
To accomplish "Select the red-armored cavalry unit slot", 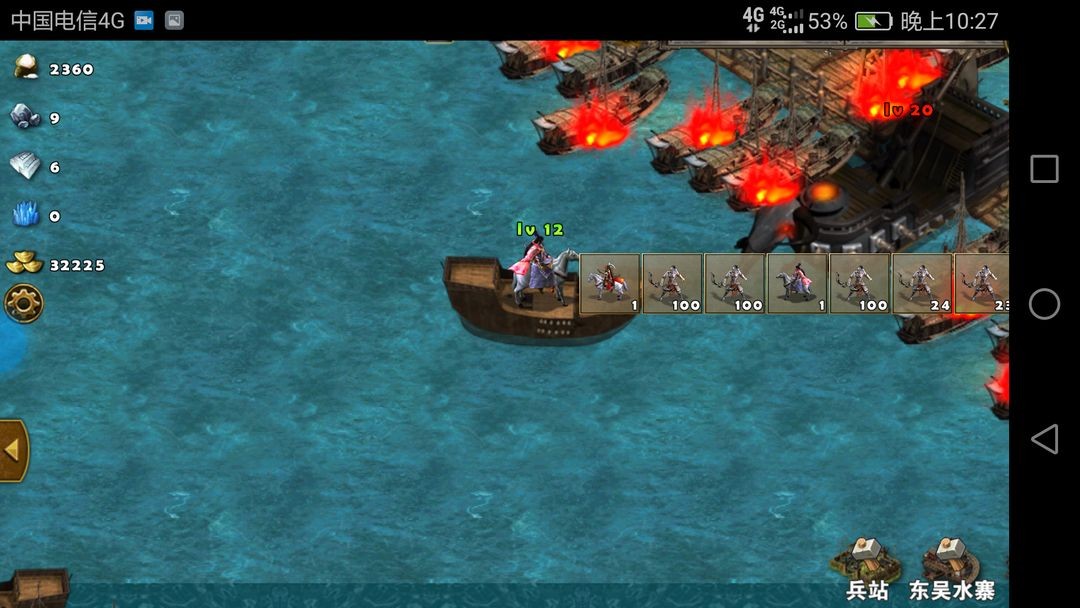I will 610,284.
